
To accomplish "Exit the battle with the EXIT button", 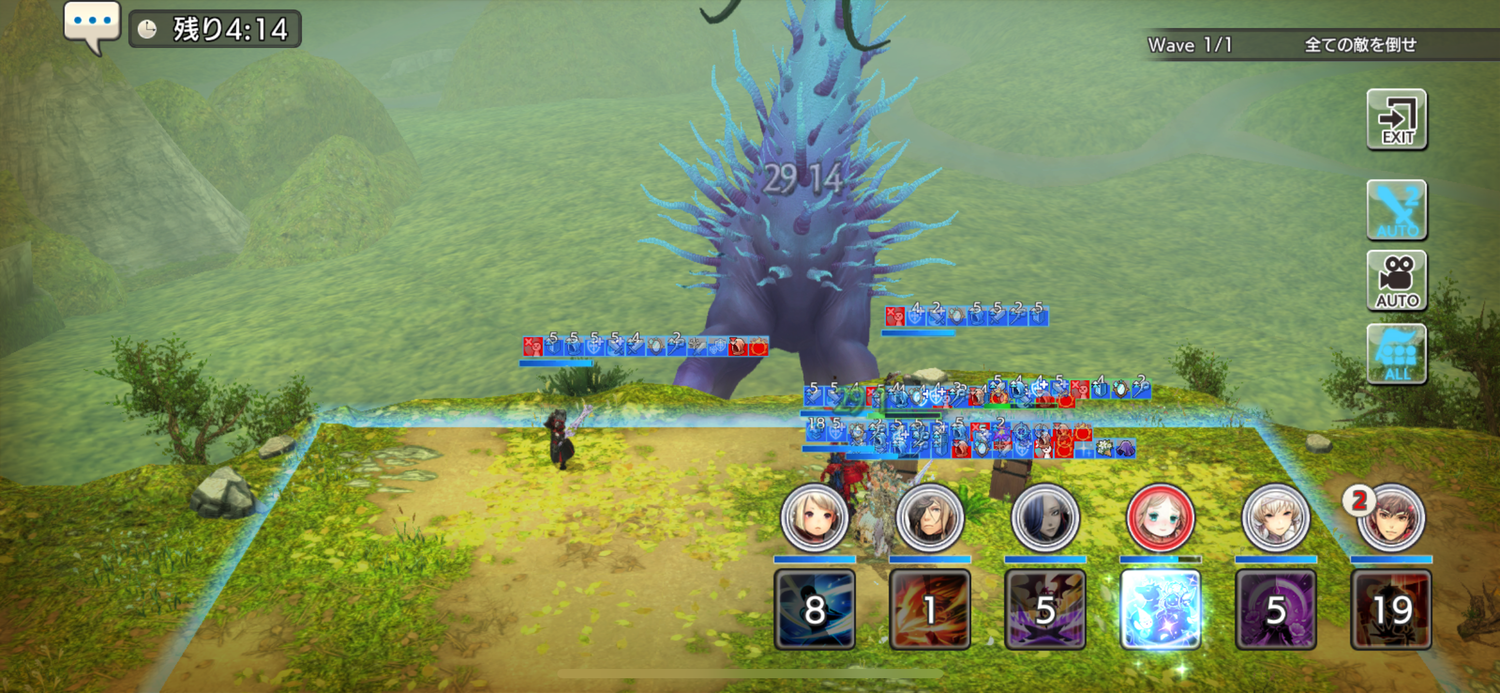I will click(x=1397, y=119).
